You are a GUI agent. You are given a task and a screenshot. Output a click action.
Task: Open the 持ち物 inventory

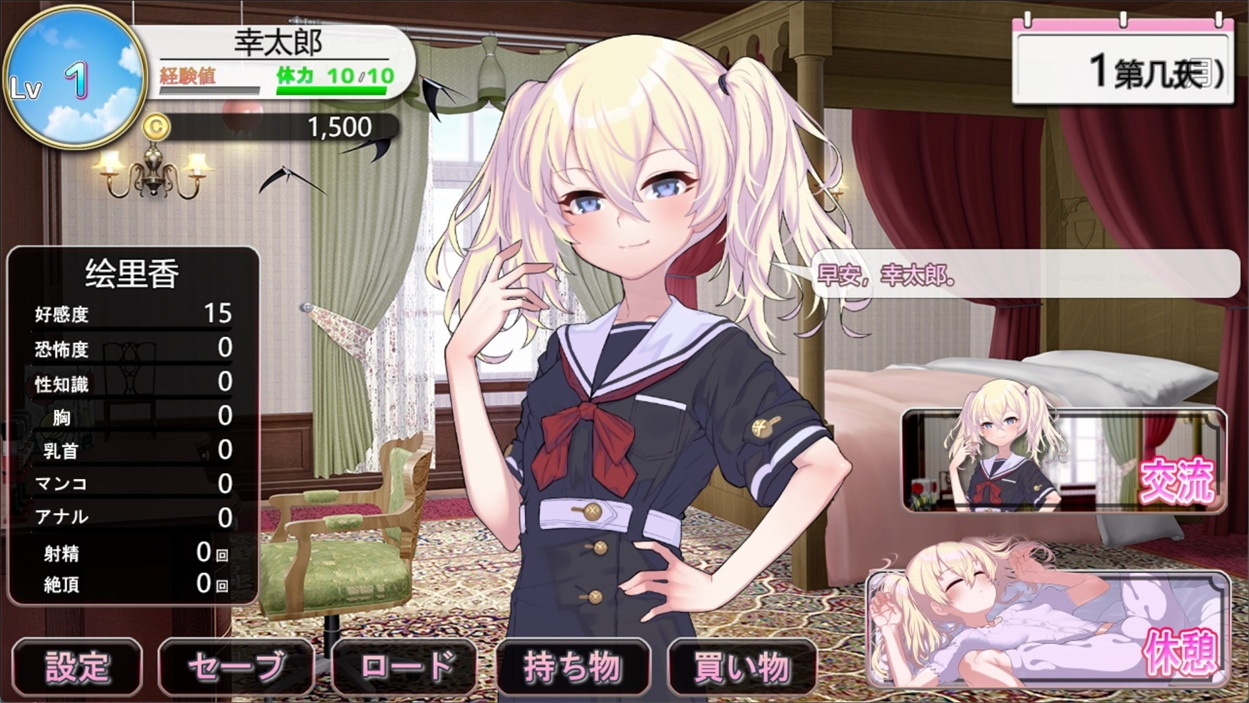click(573, 667)
